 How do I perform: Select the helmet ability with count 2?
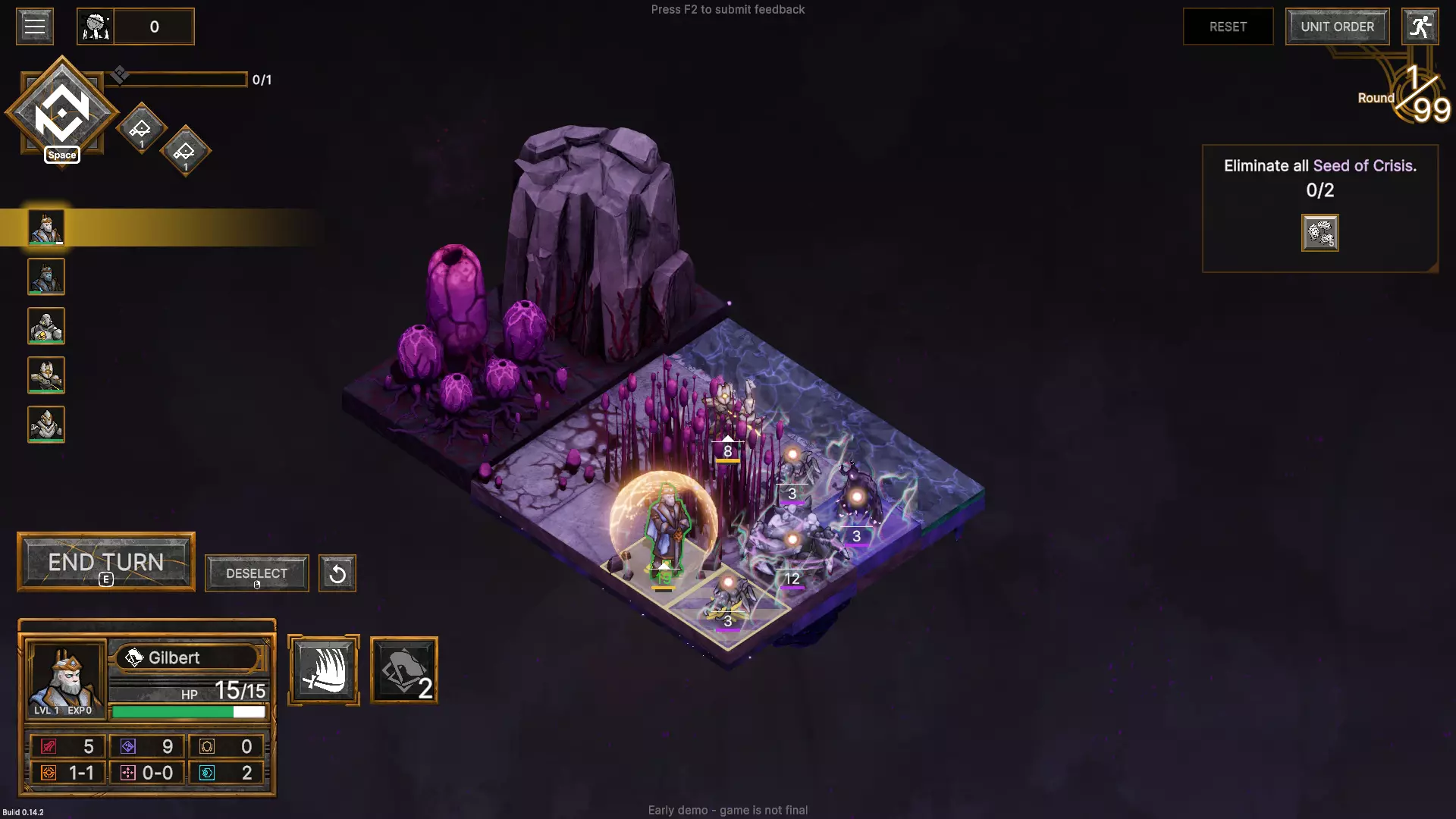(404, 670)
